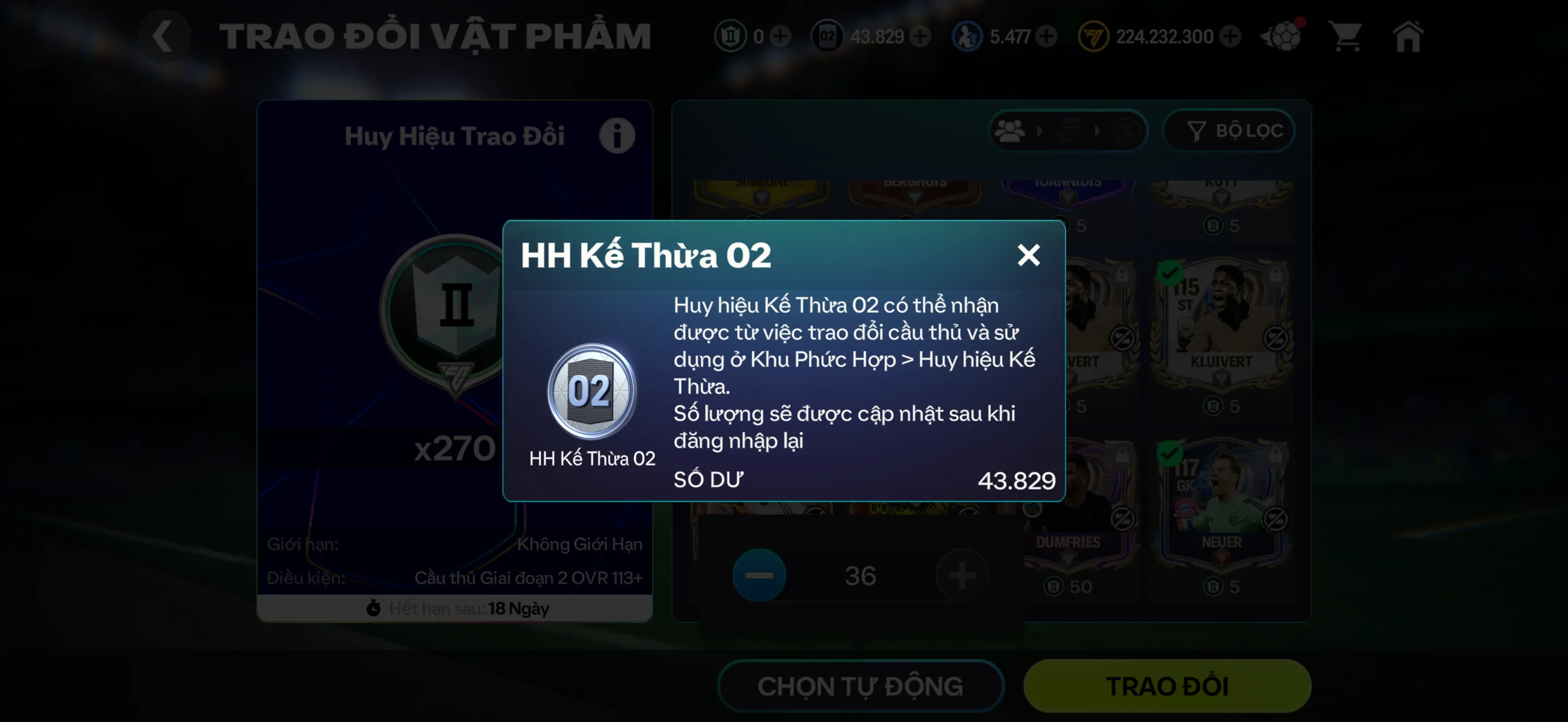Screen dimensions: 1568x722
Task: Expand the group sorting selector with people icon
Action: click(1010, 131)
